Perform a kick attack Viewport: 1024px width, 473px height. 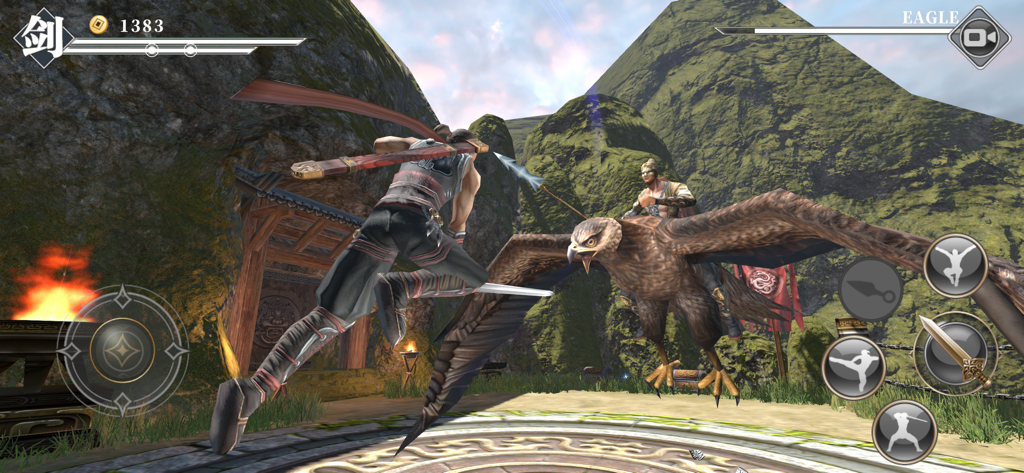tap(853, 367)
